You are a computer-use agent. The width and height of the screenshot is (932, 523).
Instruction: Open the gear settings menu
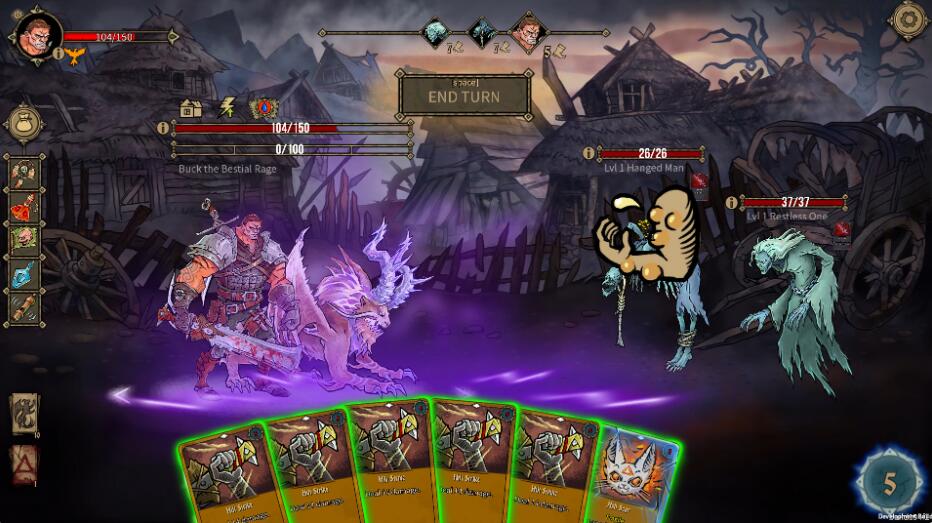[x=908, y=19]
